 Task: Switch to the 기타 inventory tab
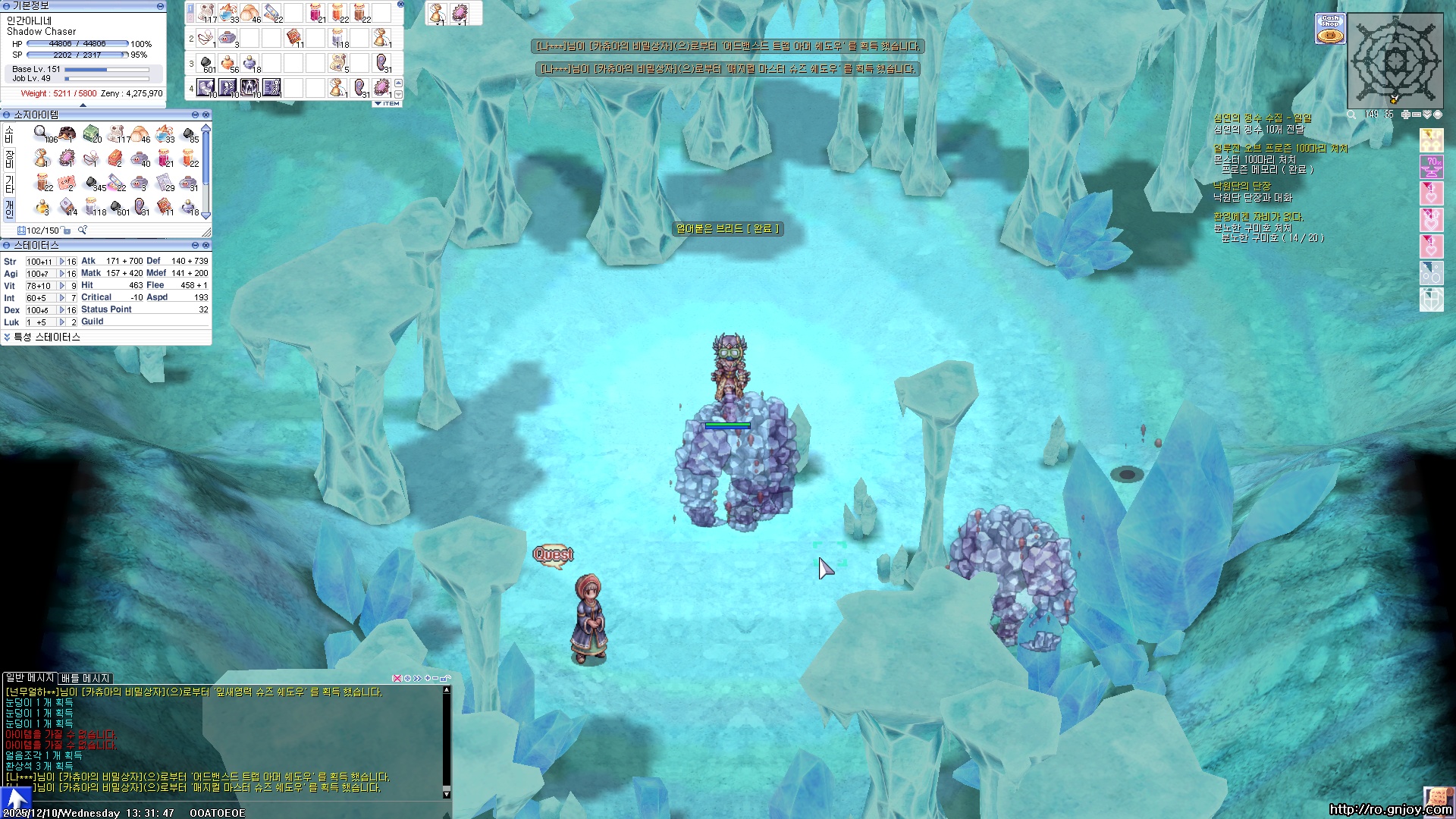9,184
